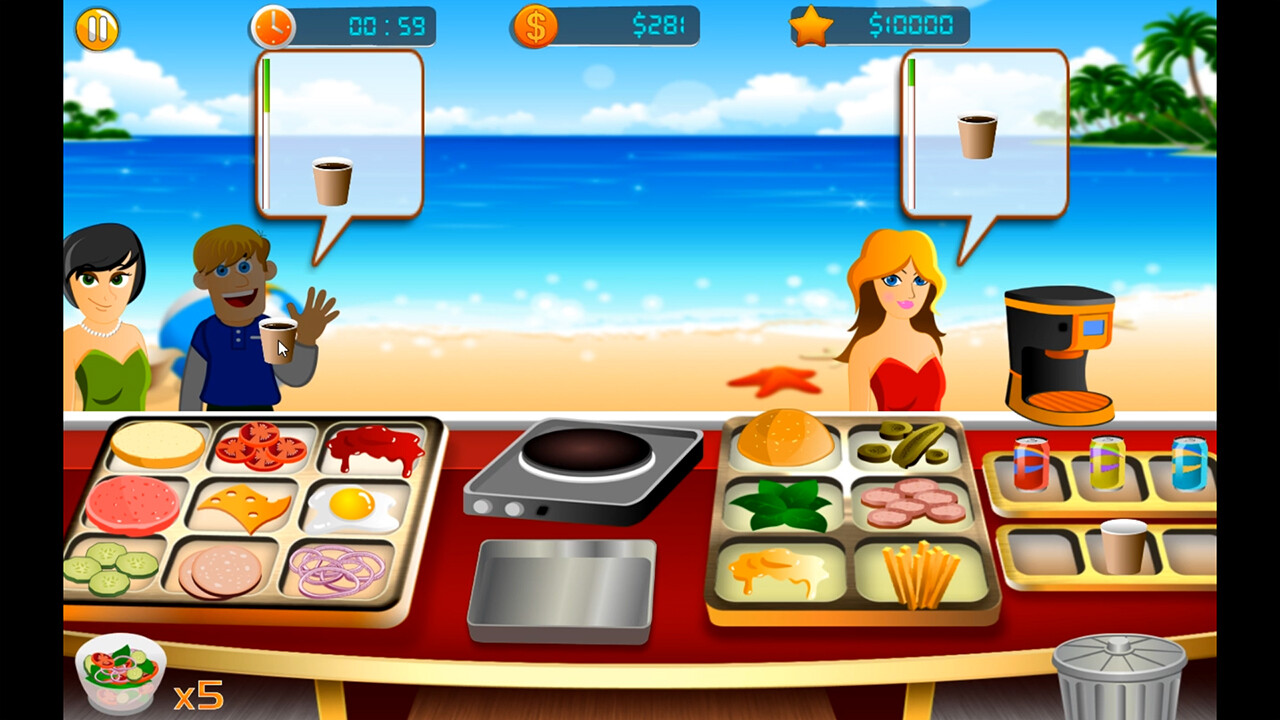Pause the game
This screenshot has width=1280, height=720.
97,29
